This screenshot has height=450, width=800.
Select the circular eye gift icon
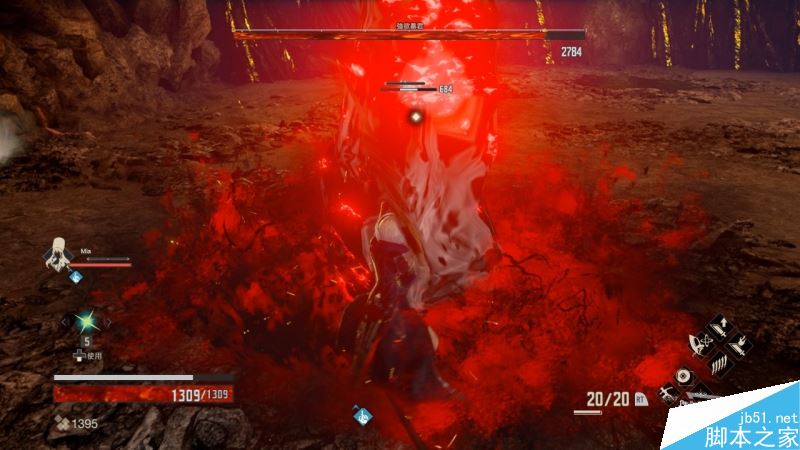[685, 377]
